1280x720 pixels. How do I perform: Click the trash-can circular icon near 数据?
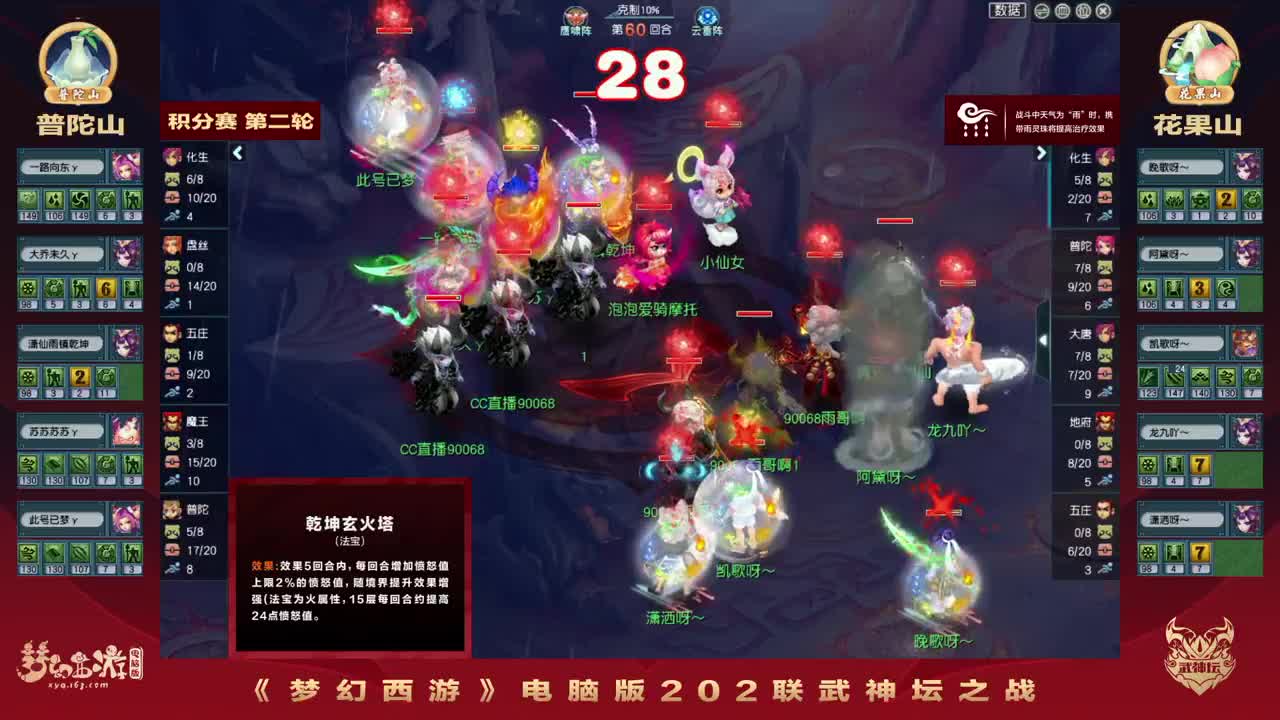click(1083, 11)
